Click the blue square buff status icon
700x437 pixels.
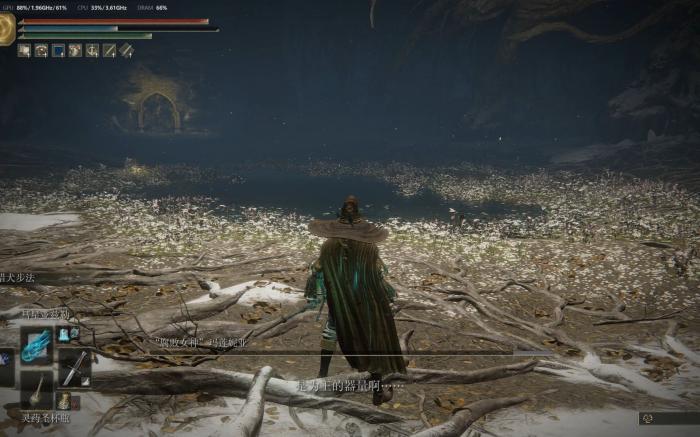coord(58,50)
